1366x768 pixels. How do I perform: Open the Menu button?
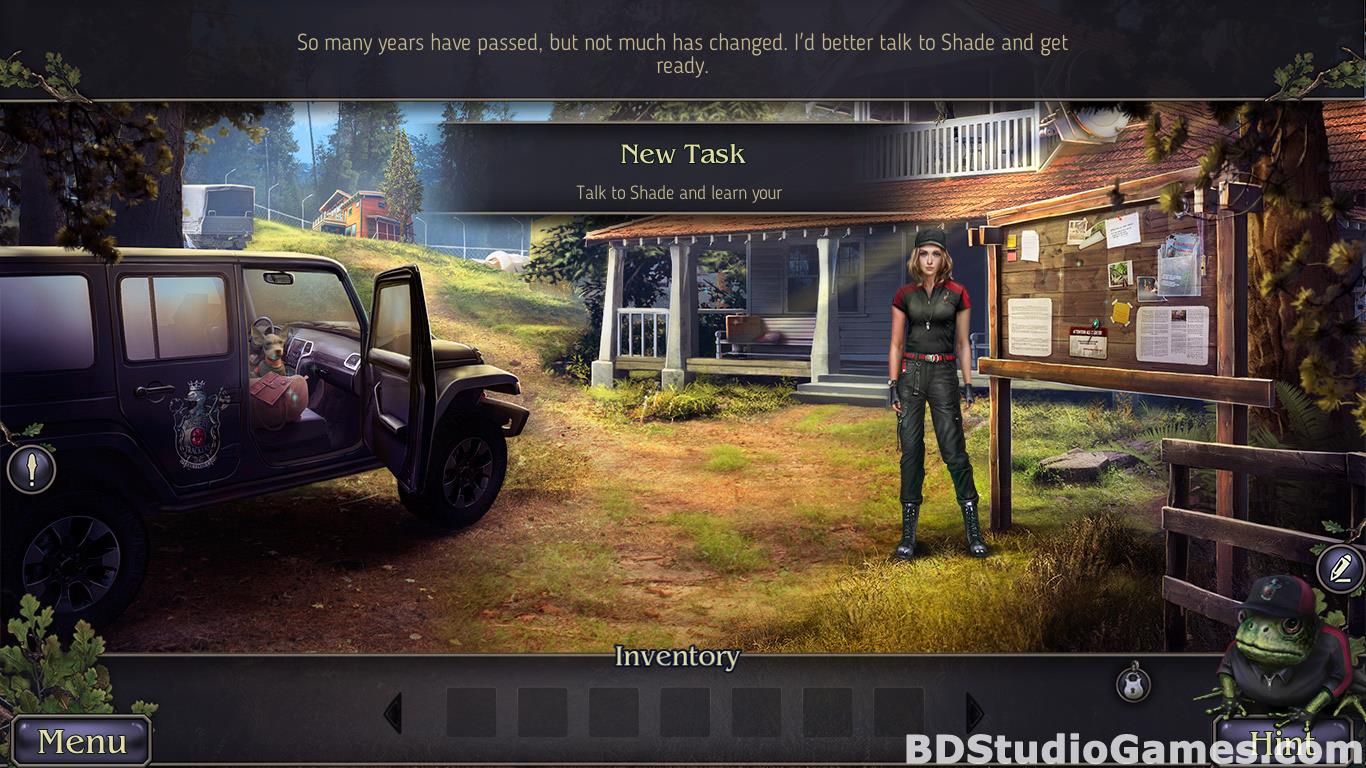[x=82, y=741]
